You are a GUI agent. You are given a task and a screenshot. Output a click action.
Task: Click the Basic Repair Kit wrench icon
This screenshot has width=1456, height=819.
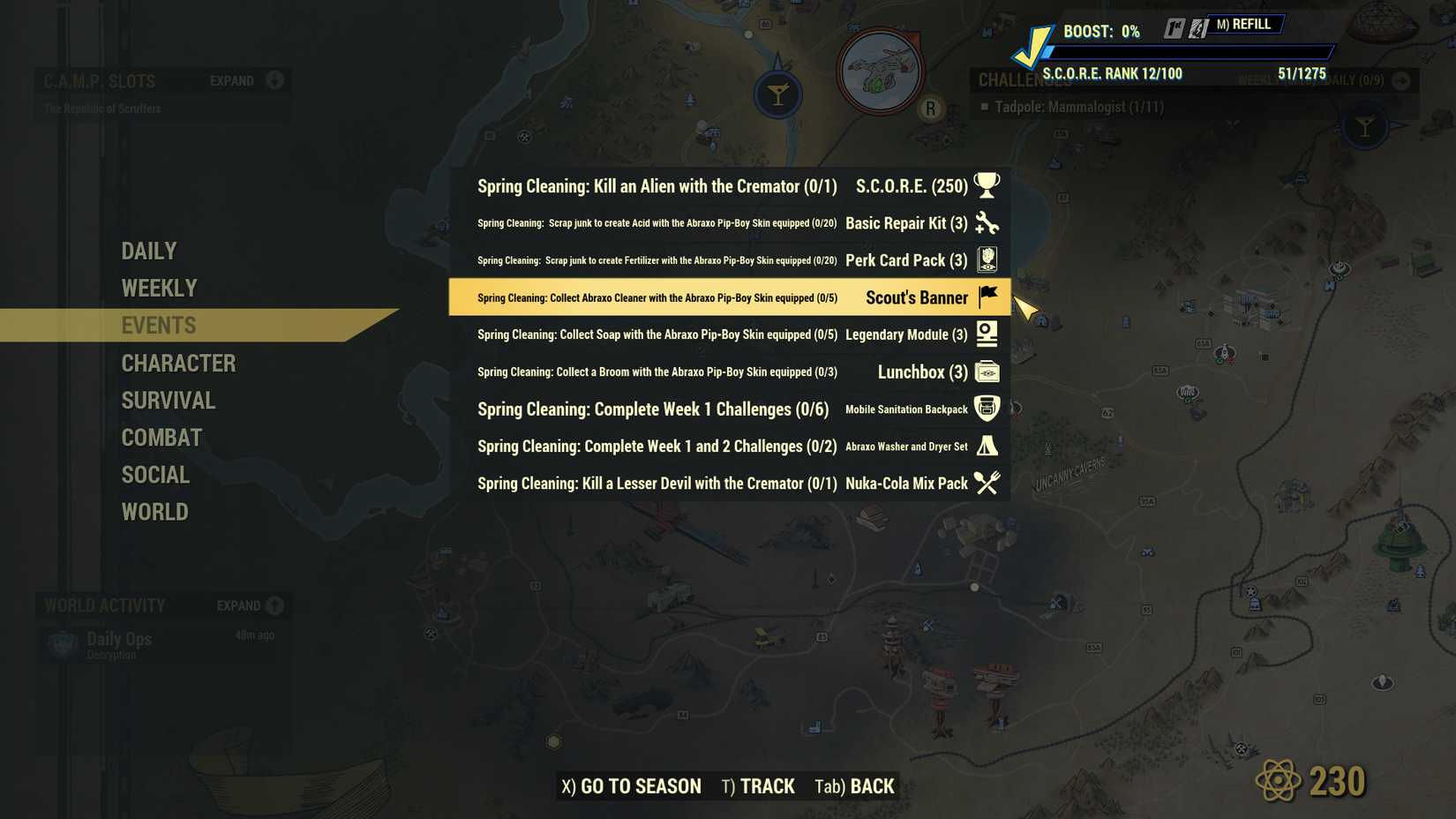click(x=986, y=223)
